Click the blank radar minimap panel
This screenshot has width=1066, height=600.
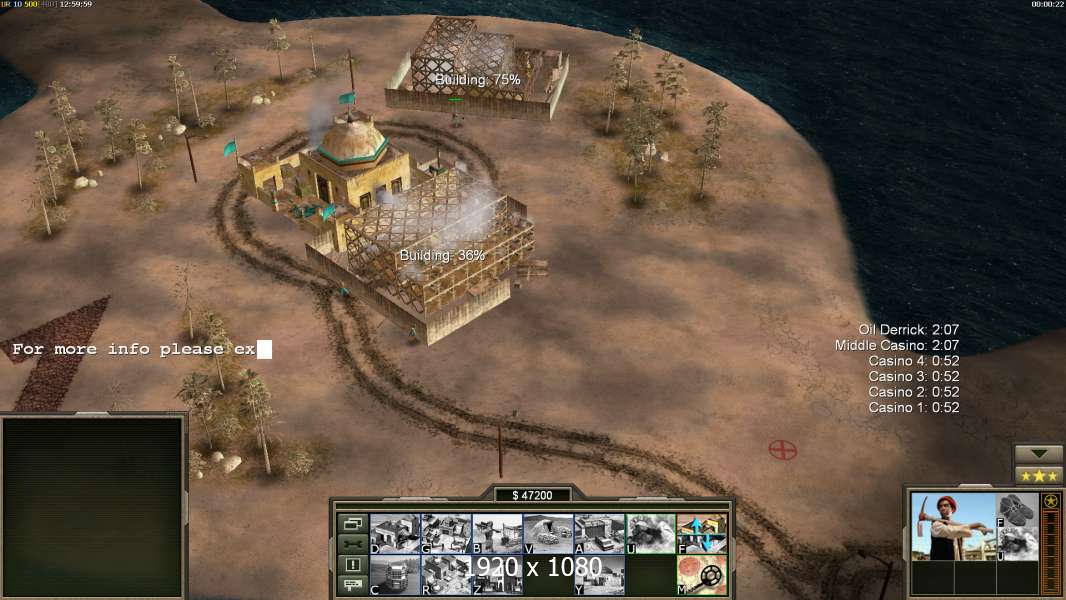(94, 507)
